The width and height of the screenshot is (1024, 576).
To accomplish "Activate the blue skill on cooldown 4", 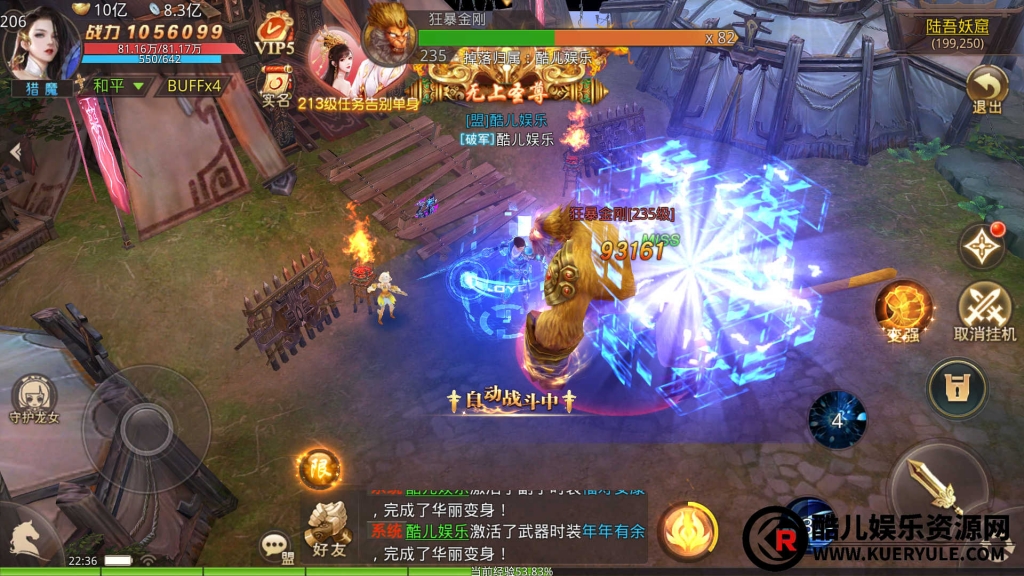I will [x=837, y=419].
